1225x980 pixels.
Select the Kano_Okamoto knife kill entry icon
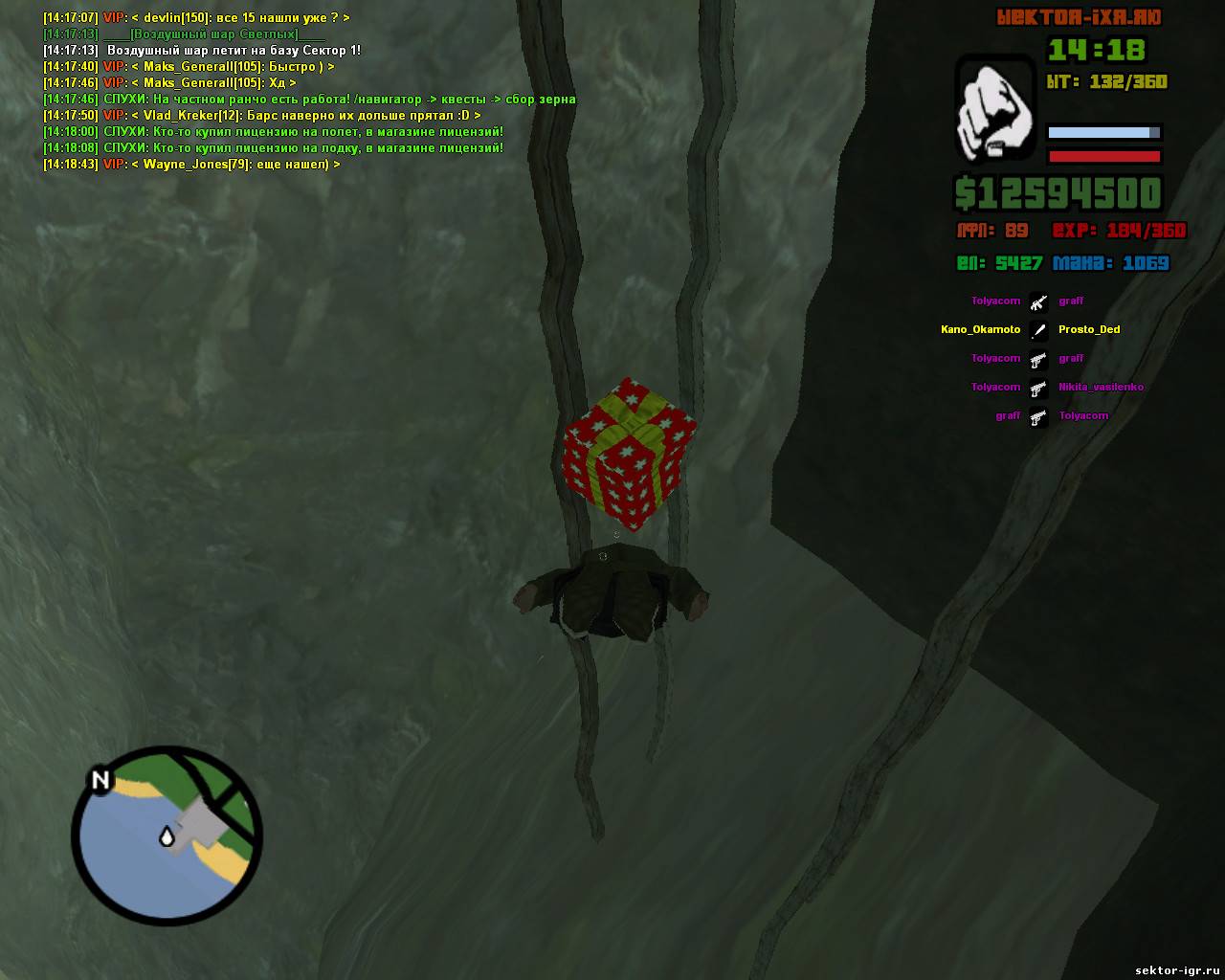[1038, 330]
